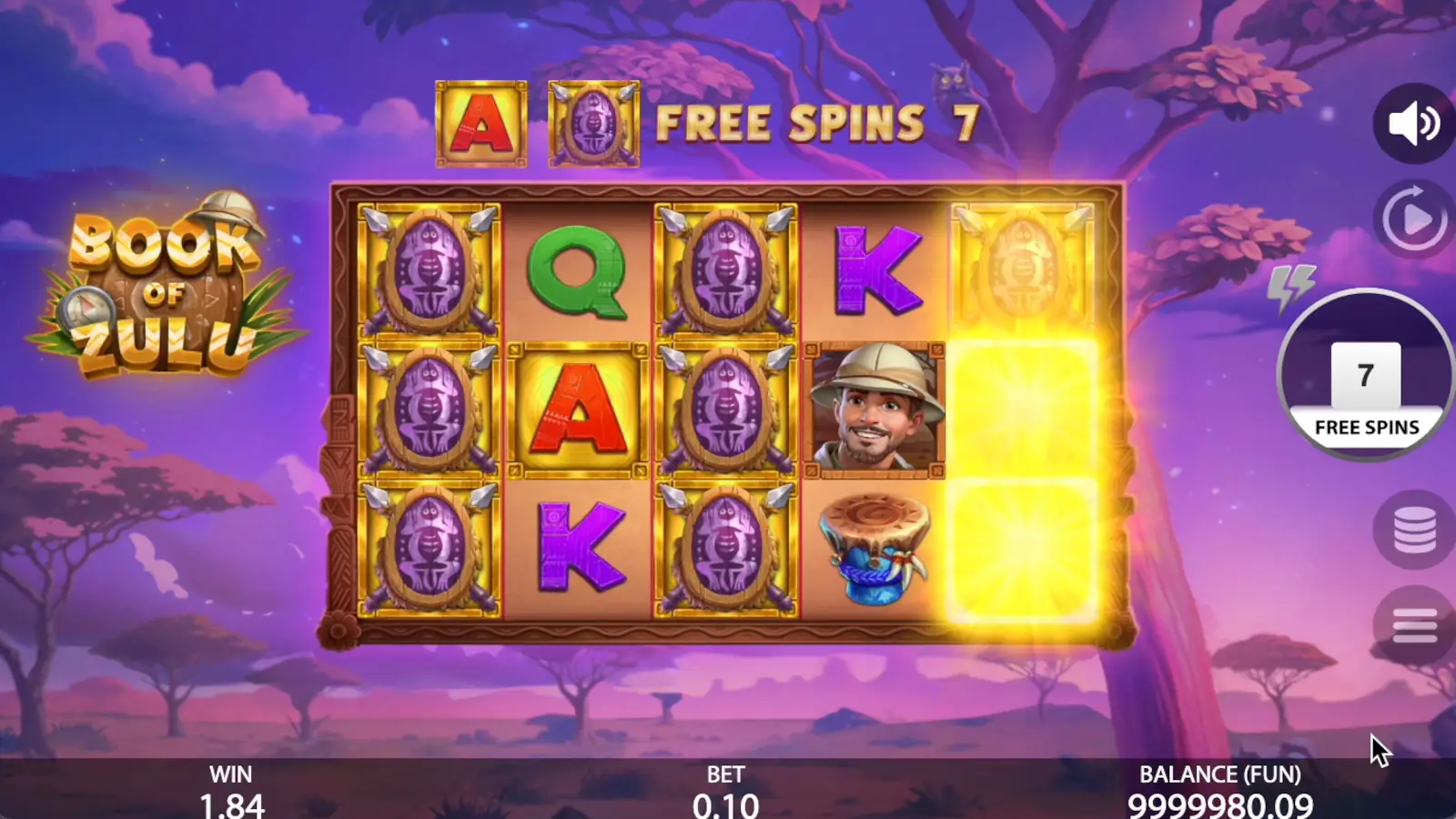
Task: Click the BALANCE (FUN) readout
Action: point(1219,789)
